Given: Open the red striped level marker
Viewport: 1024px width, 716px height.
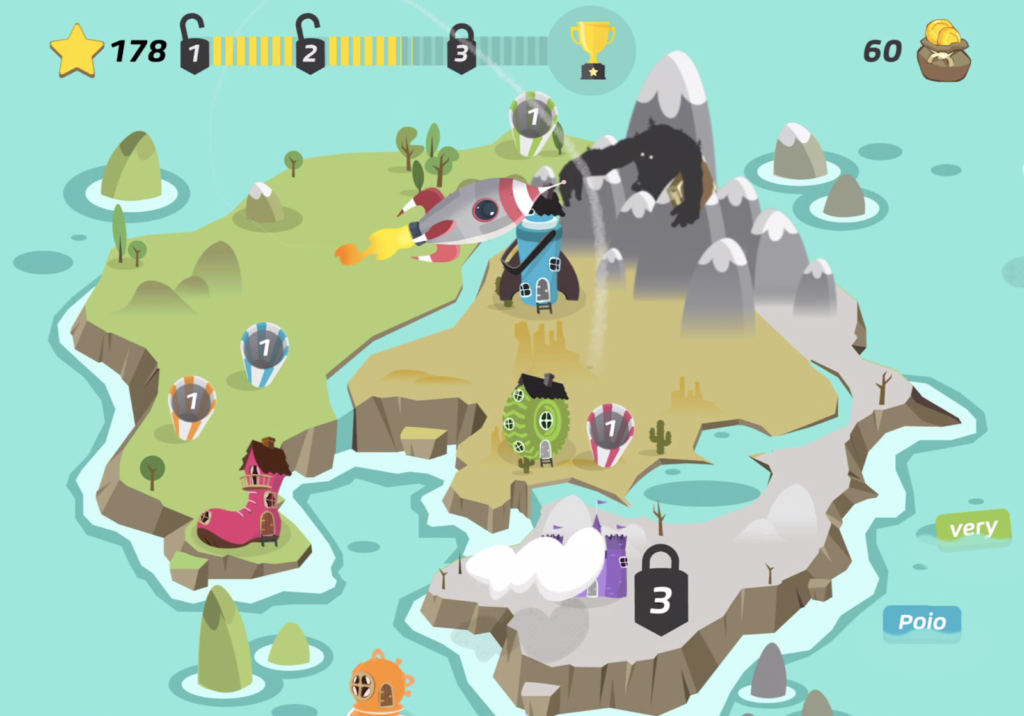Looking at the screenshot, I should [610, 433].
